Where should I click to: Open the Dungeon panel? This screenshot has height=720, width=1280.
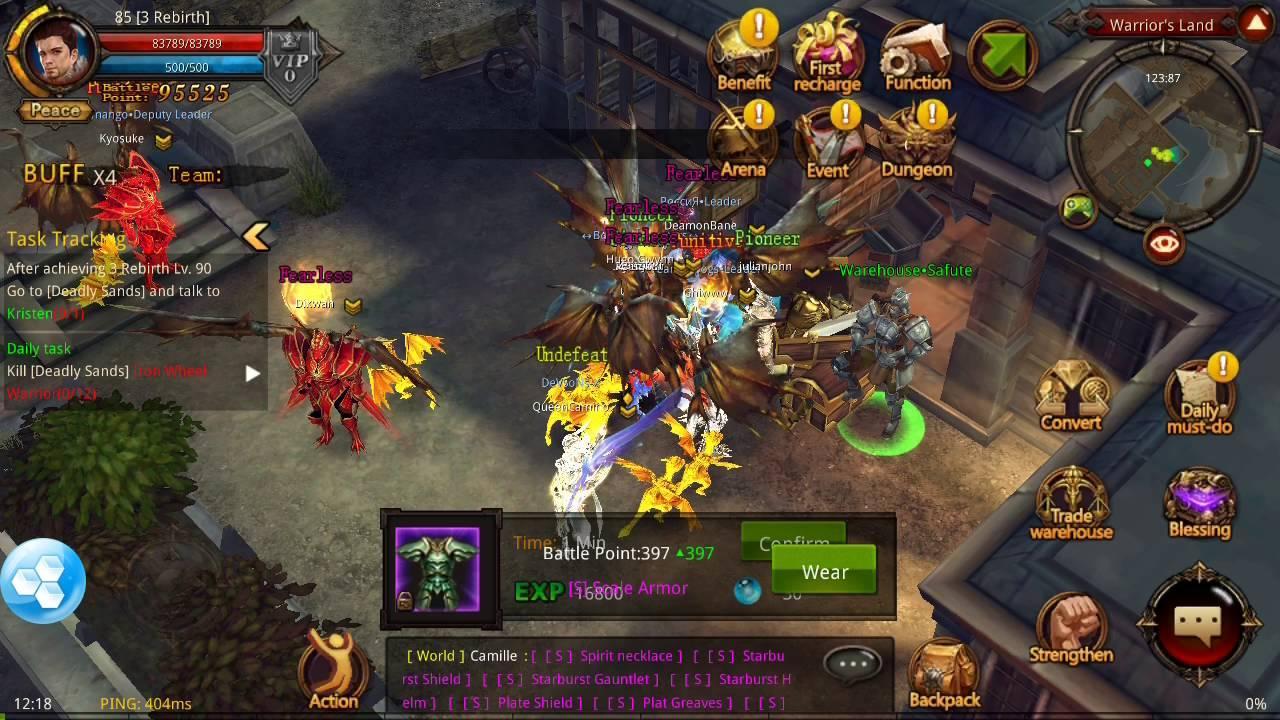[915, 140]
